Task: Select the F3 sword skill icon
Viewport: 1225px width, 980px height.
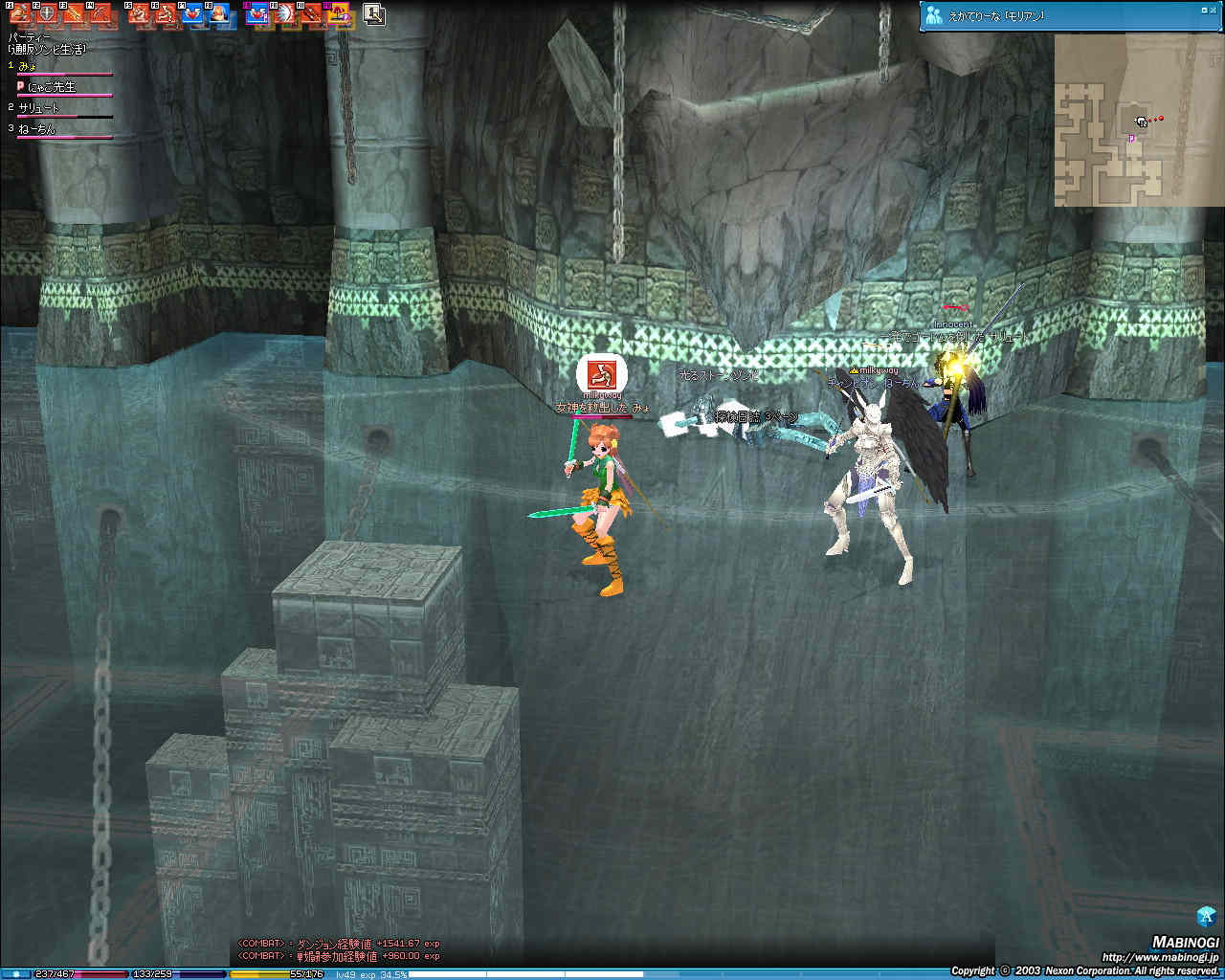Action: pos(74,14)
